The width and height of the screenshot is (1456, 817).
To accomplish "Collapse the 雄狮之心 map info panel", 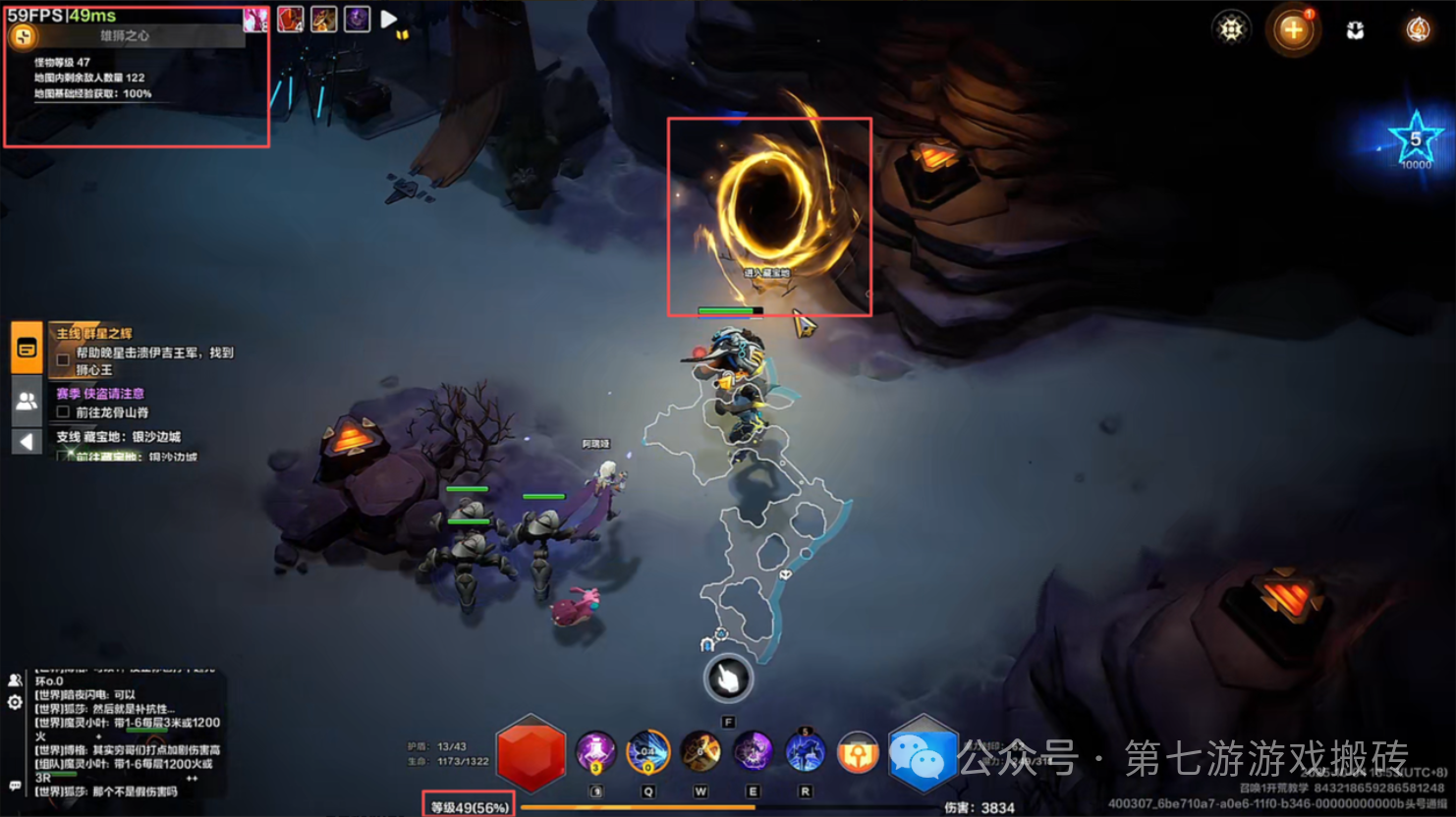I will tap(23, 37).
